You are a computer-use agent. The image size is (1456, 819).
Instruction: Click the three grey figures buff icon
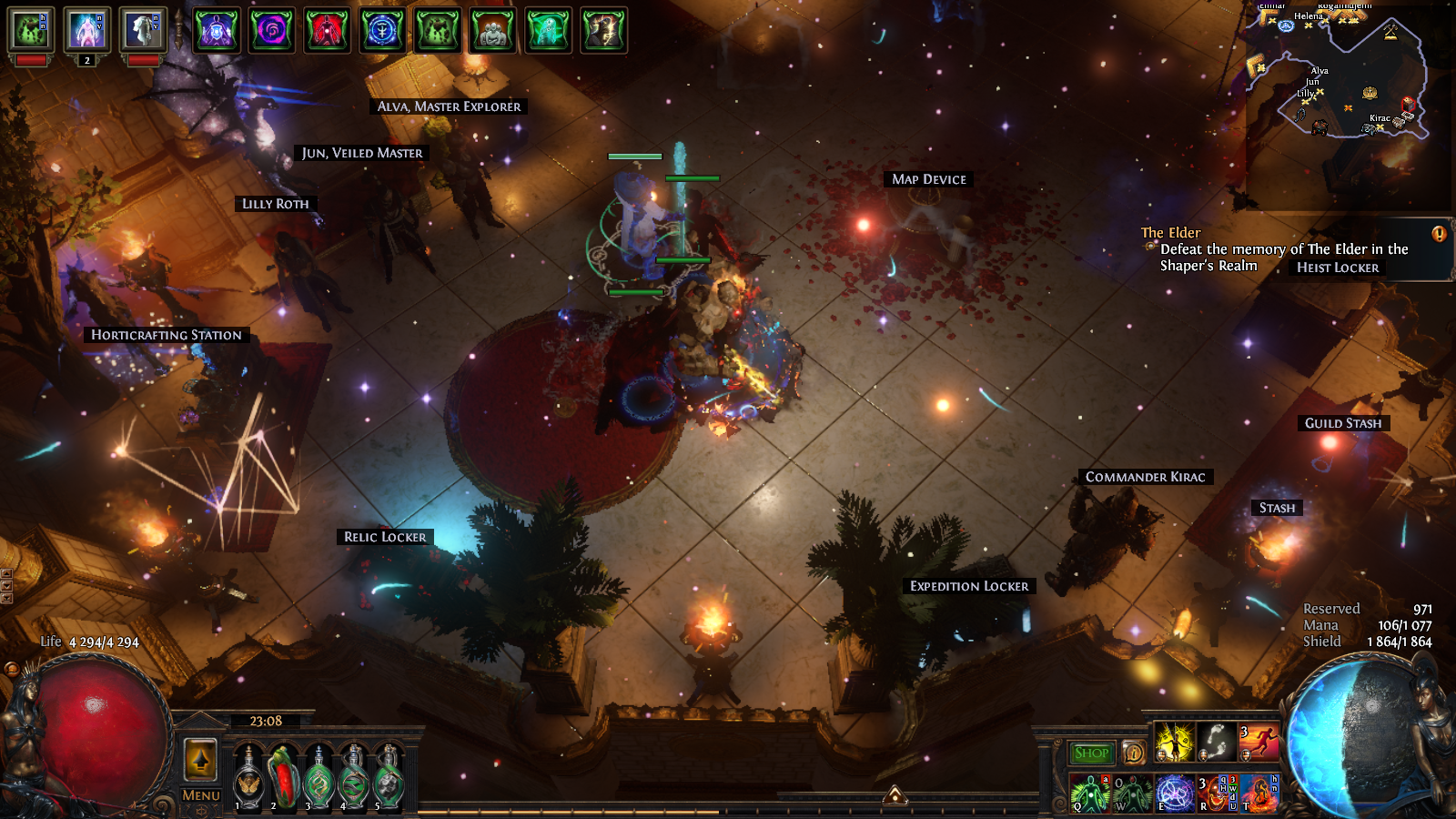click(492, 30)
